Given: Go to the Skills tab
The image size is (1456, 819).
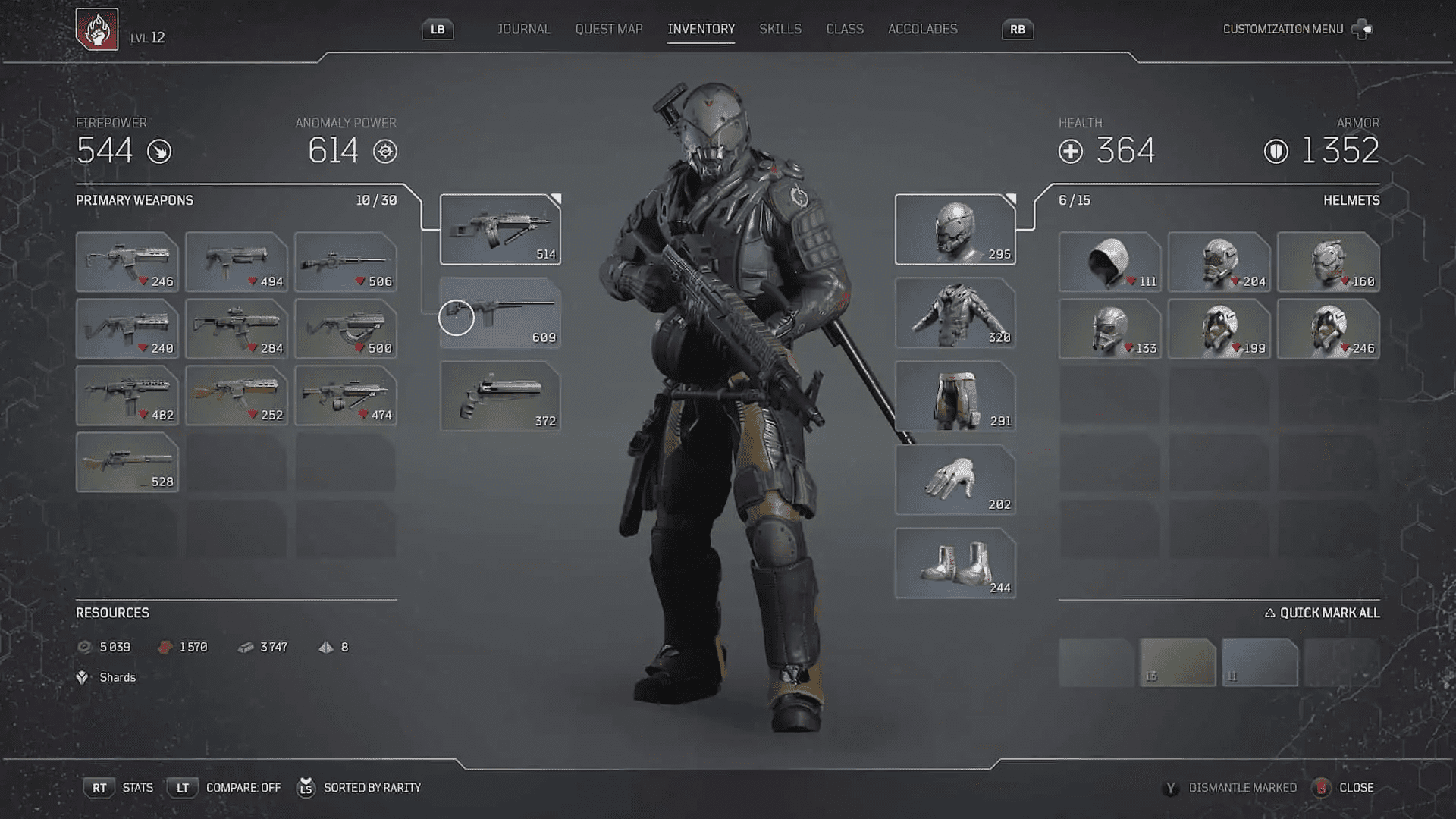Looking at the screenshot, I should tap(780, 29).
